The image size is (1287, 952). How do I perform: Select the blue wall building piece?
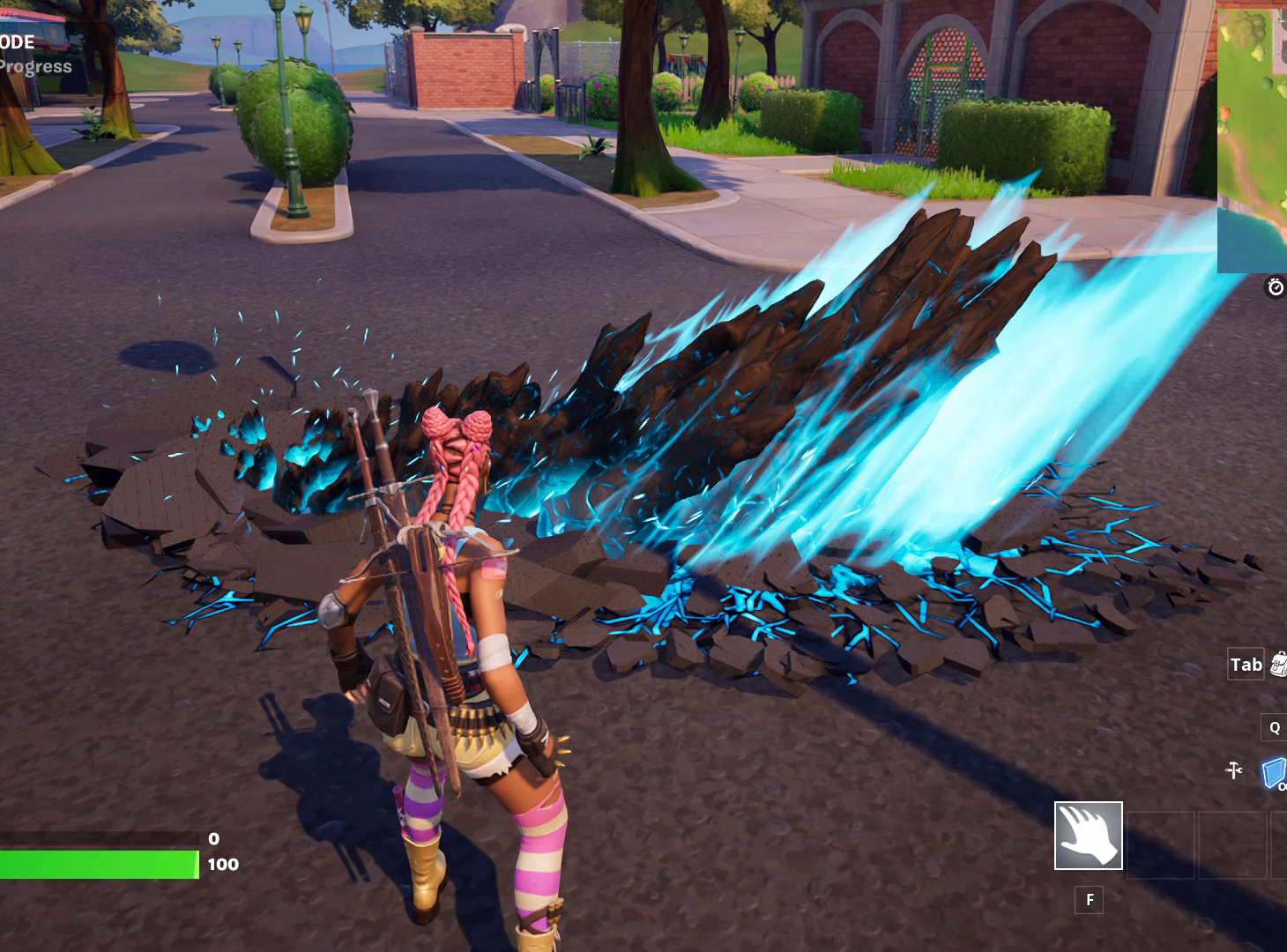click(x=1274, y=774)
